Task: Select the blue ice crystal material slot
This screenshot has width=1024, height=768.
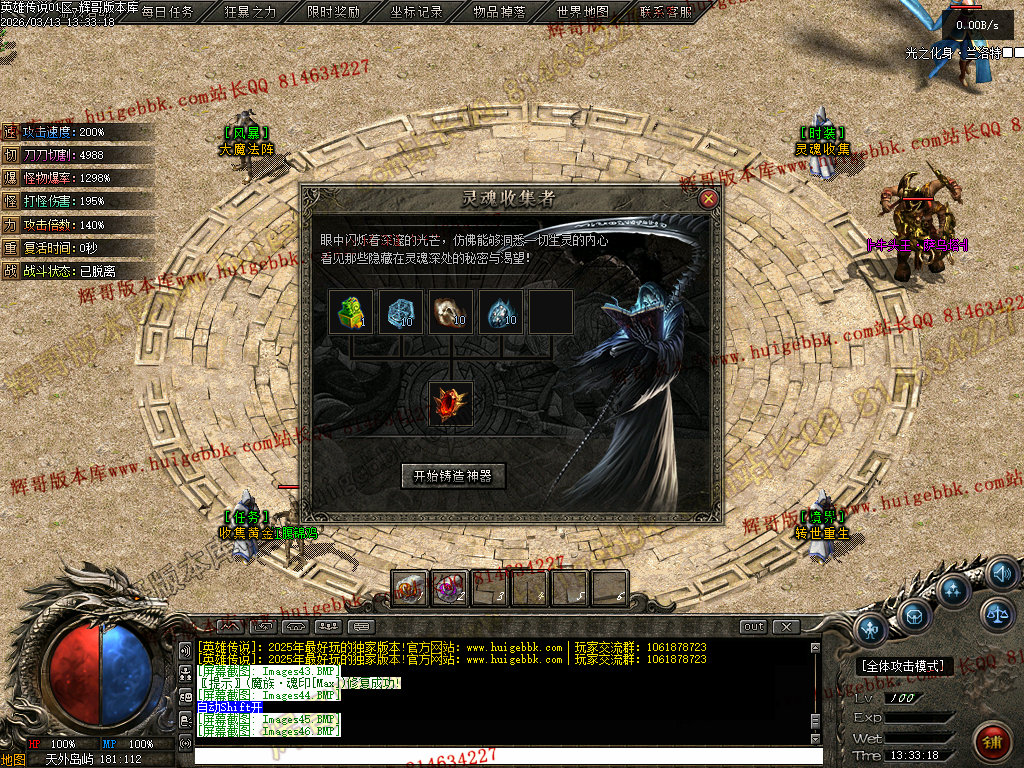Action: [401, 312]
